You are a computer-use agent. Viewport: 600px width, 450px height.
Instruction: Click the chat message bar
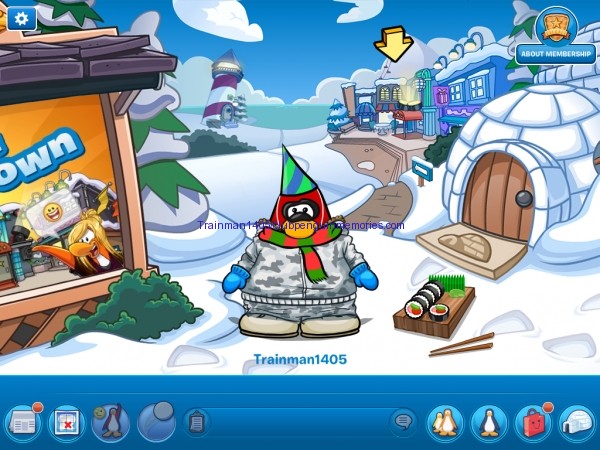(300, 422)
